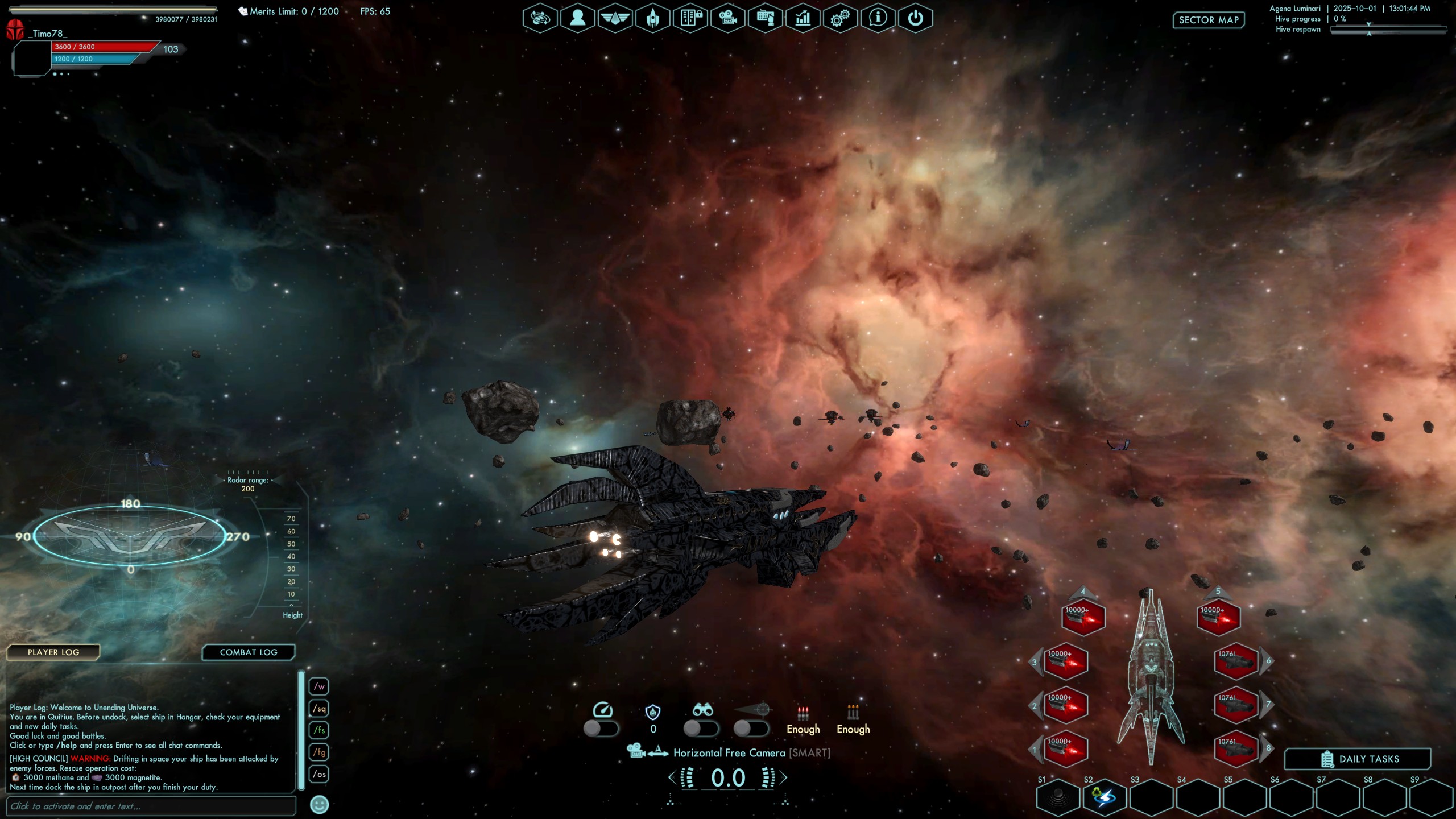Screen dimensions: 1456x819
Task: Open the Sector Map
Action: (x=1209, y=20)
